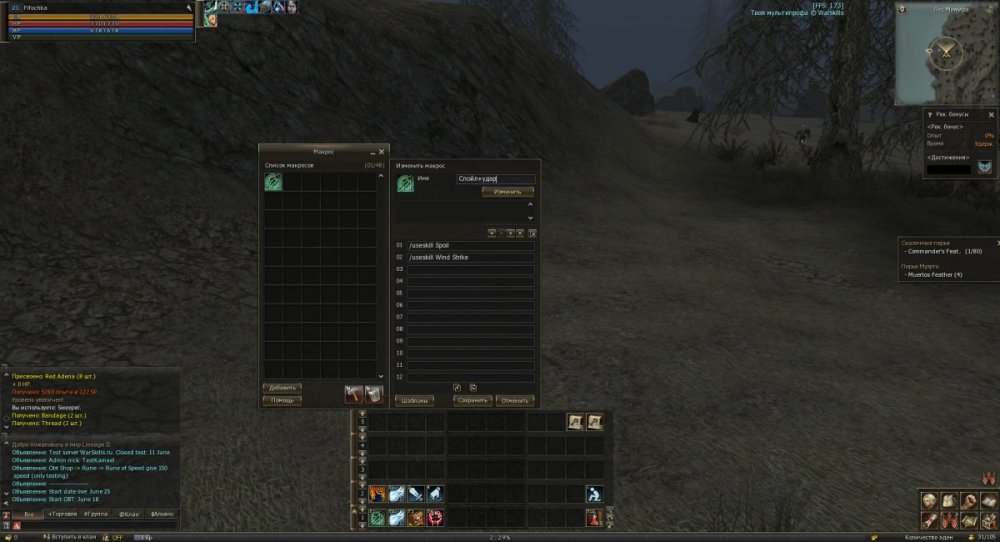Click the Вступить в клан button
1000x542 pixels.
click(68, 537)
